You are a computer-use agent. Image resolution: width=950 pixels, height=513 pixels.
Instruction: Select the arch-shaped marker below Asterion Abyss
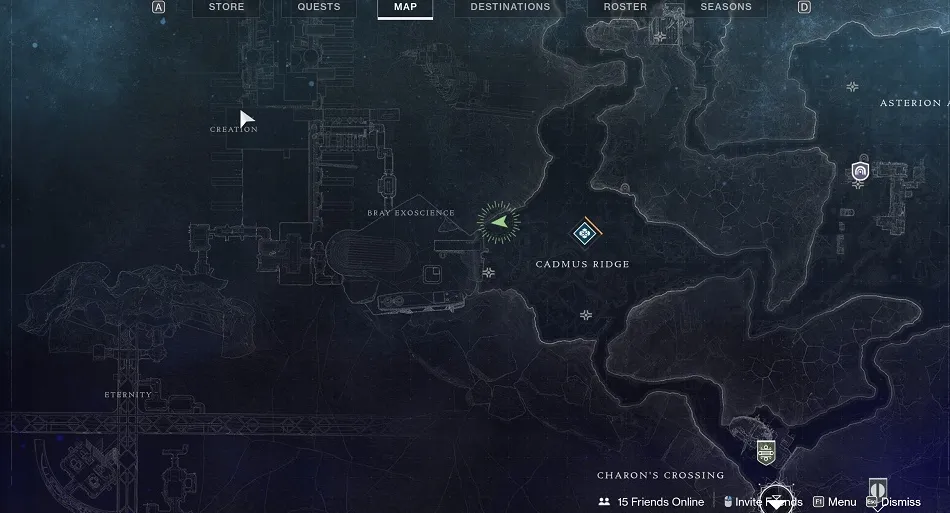(x=860, y=172)
